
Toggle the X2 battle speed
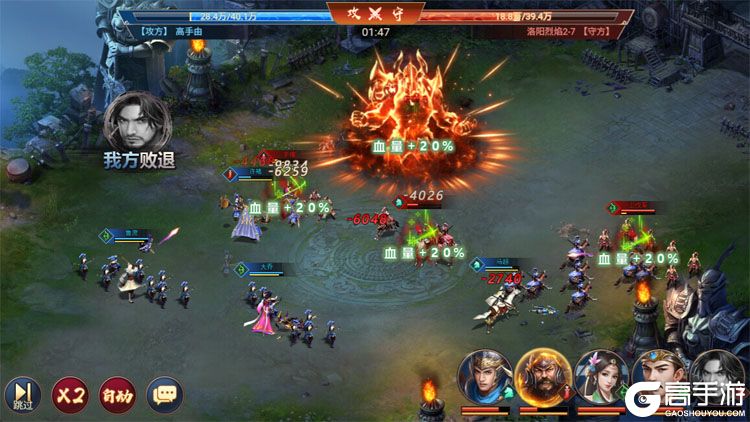[68, 395]
